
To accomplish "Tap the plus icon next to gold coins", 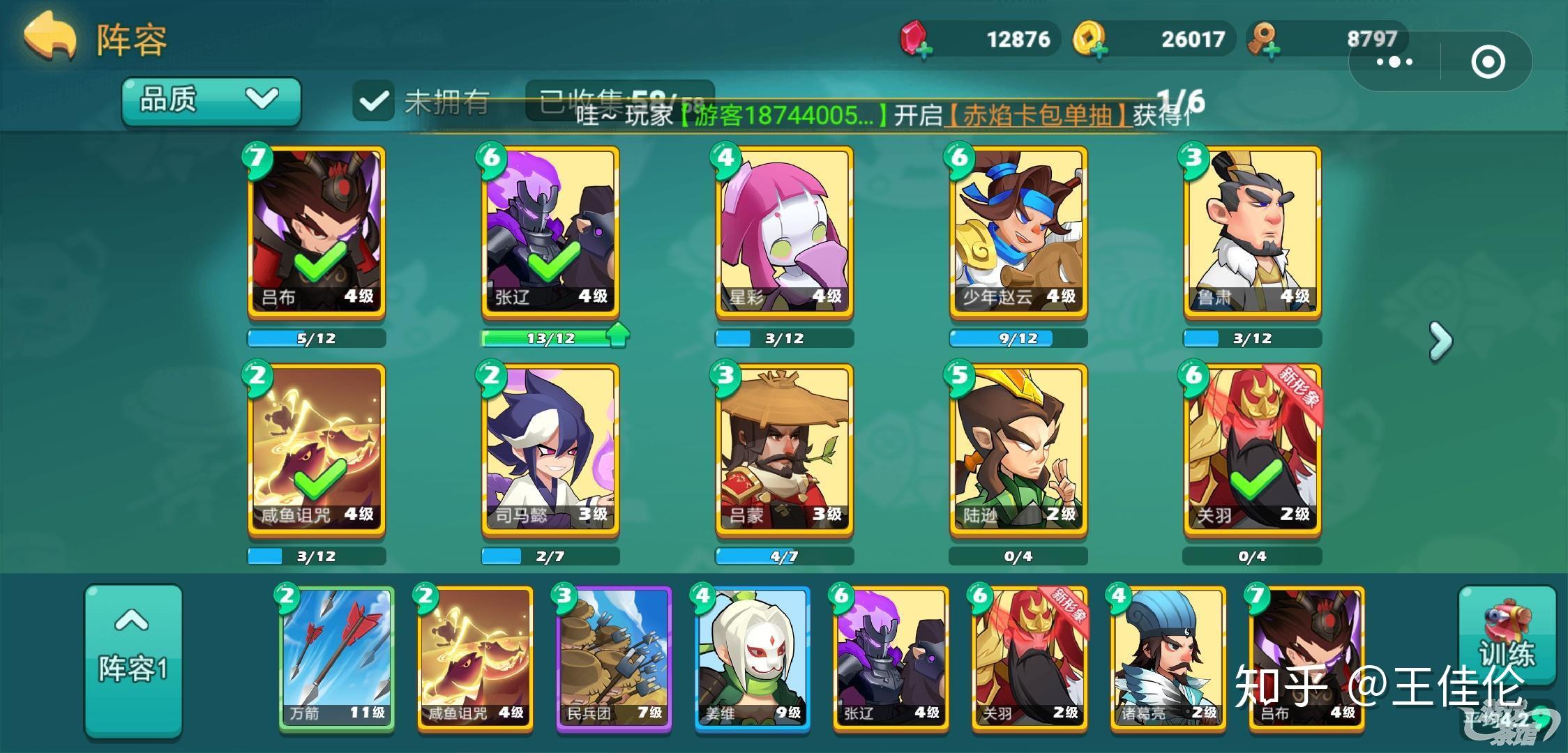I will (x=1101, y=50).
